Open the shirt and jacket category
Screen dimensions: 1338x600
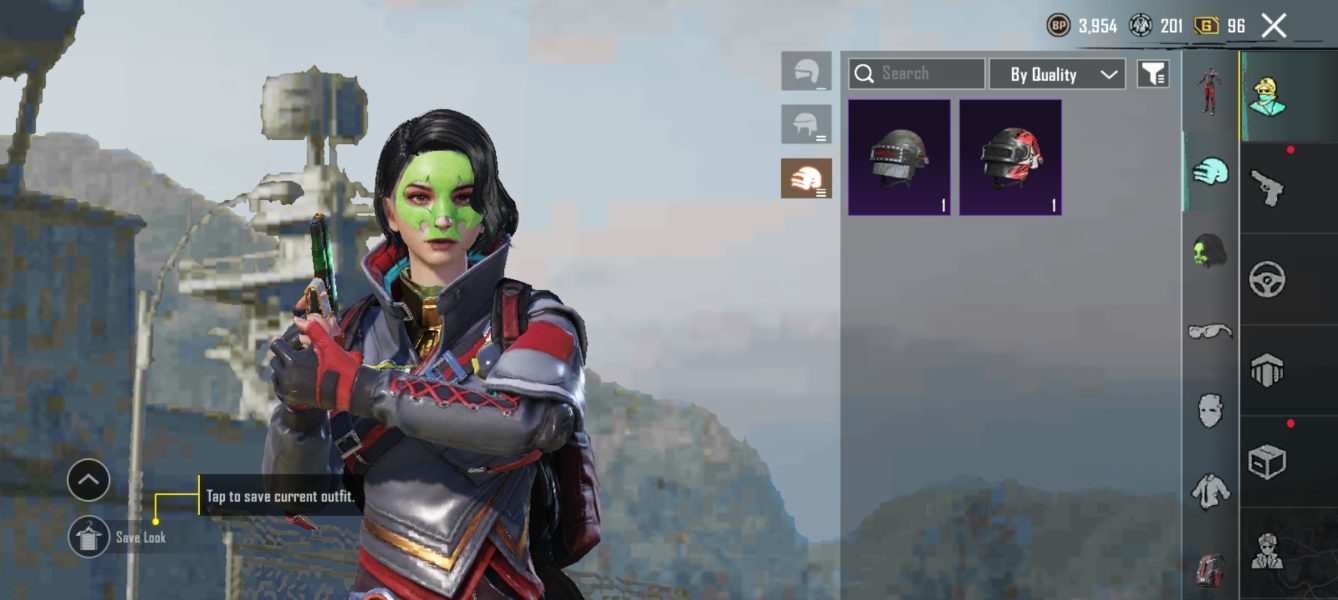[1211, 491]
